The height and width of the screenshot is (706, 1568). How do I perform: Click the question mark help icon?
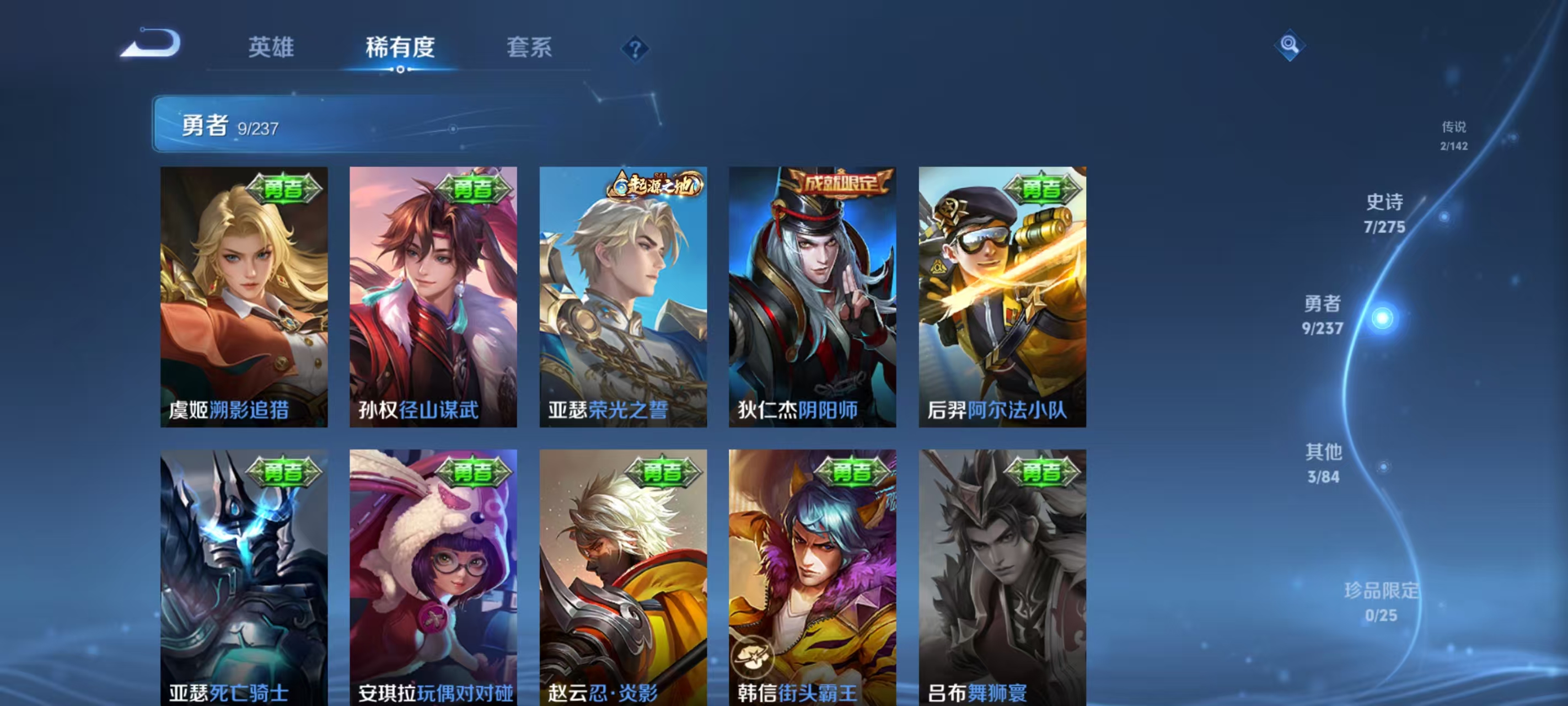pyautogui.click(x=635, y=49)
